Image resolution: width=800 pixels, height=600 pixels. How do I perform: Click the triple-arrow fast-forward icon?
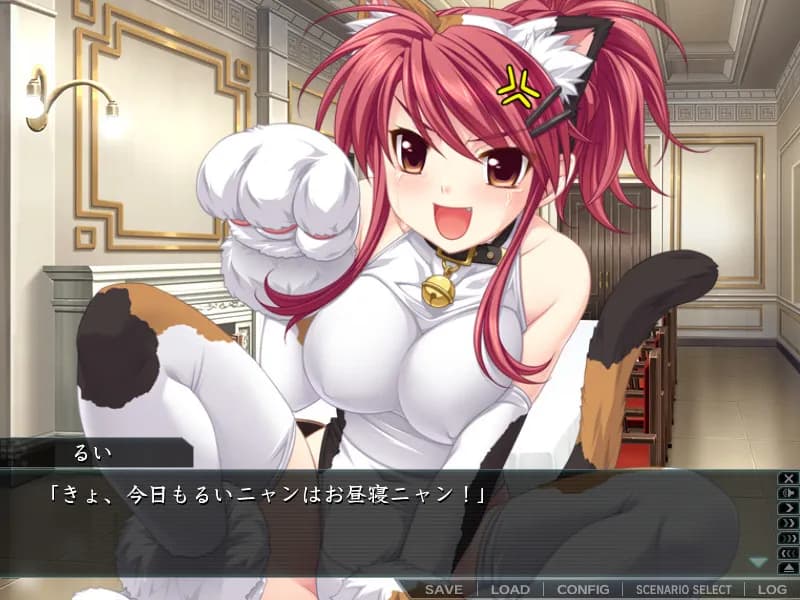(788, 538)
